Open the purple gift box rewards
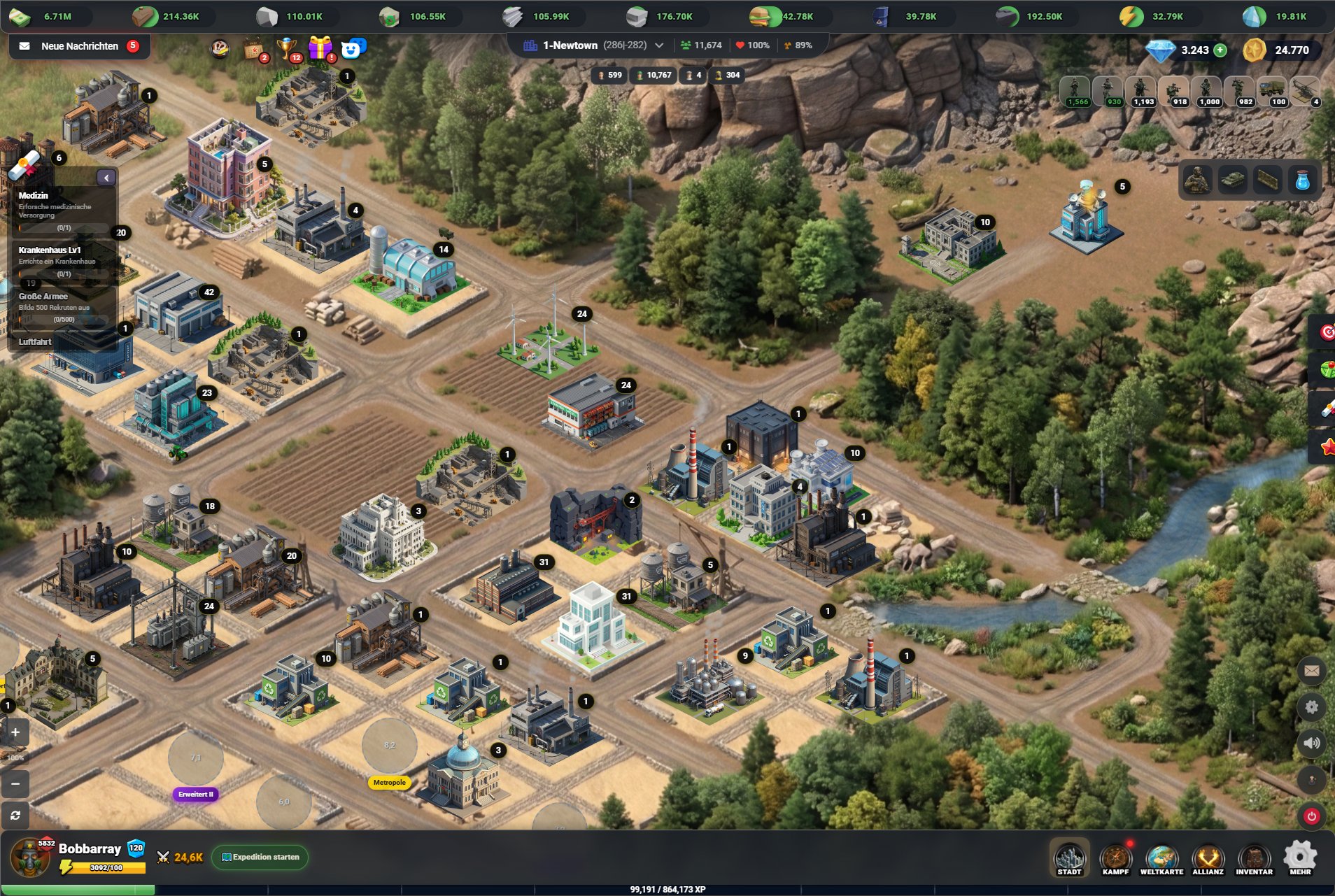The image size is (1335, 896). (x=320, y=48)
